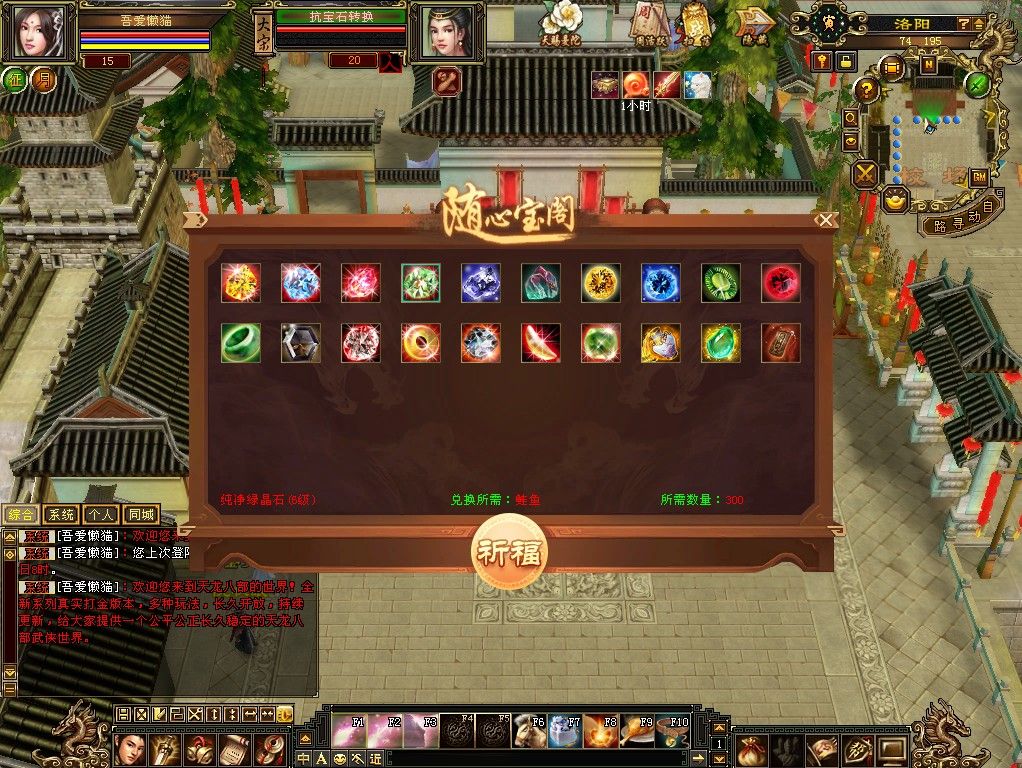Select the green jade ring item
Screen dimensions: 1022x768
[x=240, y=343]
